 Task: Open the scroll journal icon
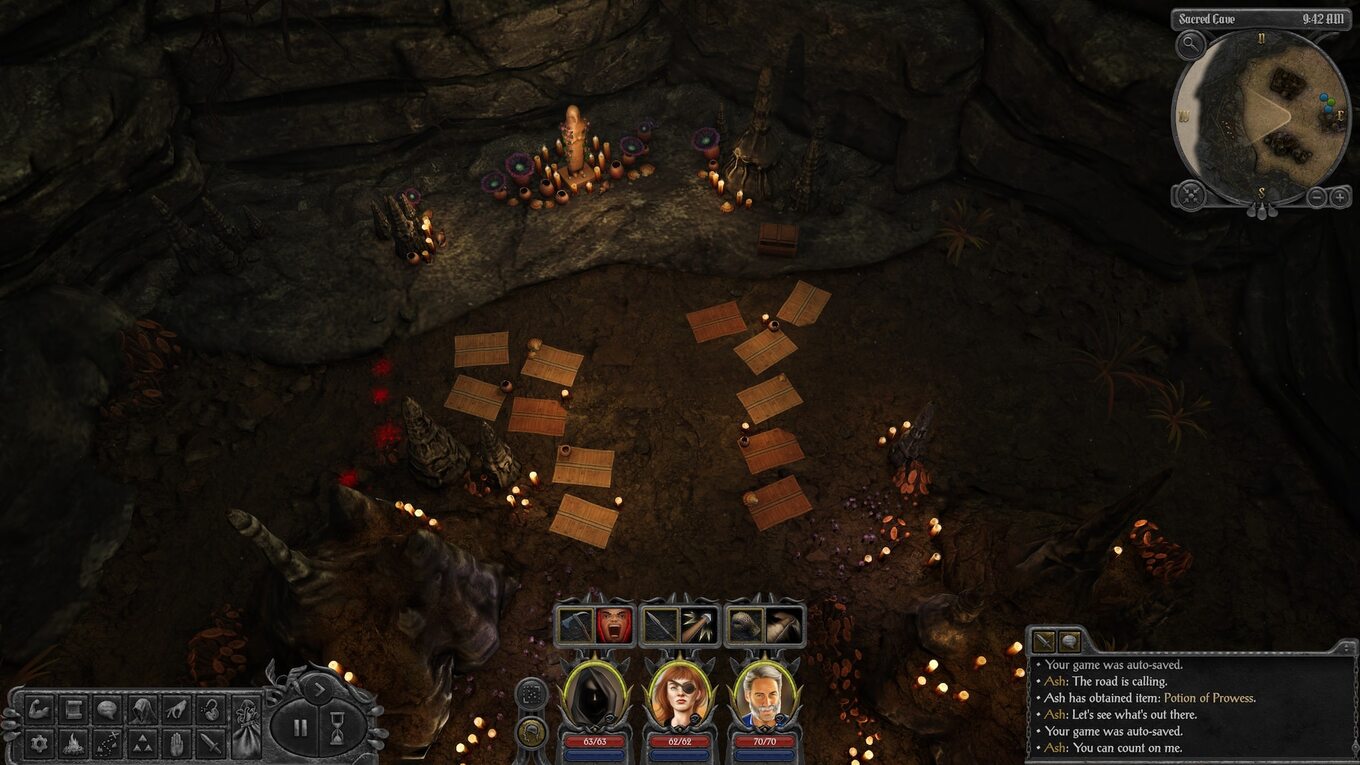click(x=73, y=710)
